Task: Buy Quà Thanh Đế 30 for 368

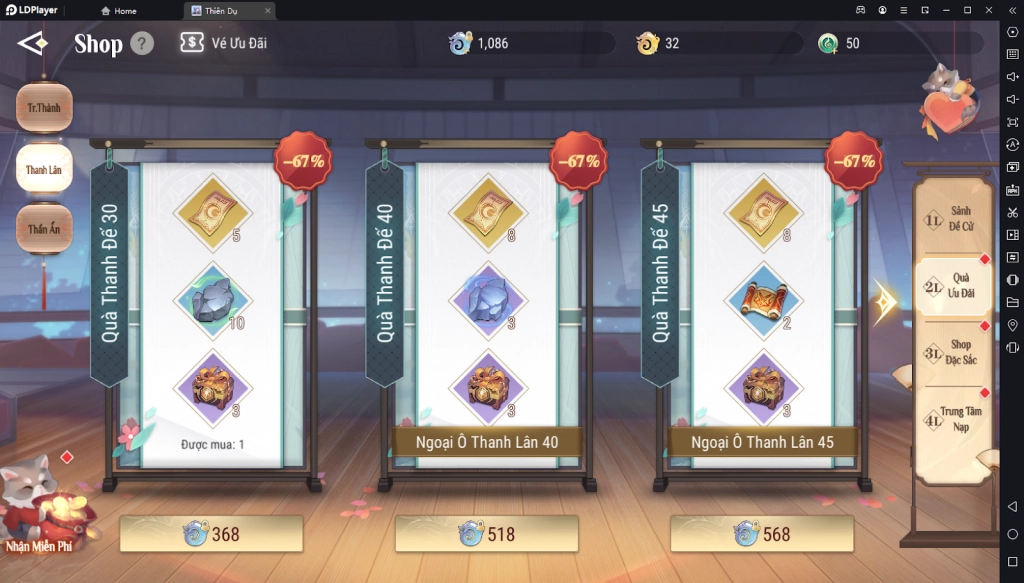Action: tap(211, 535)
